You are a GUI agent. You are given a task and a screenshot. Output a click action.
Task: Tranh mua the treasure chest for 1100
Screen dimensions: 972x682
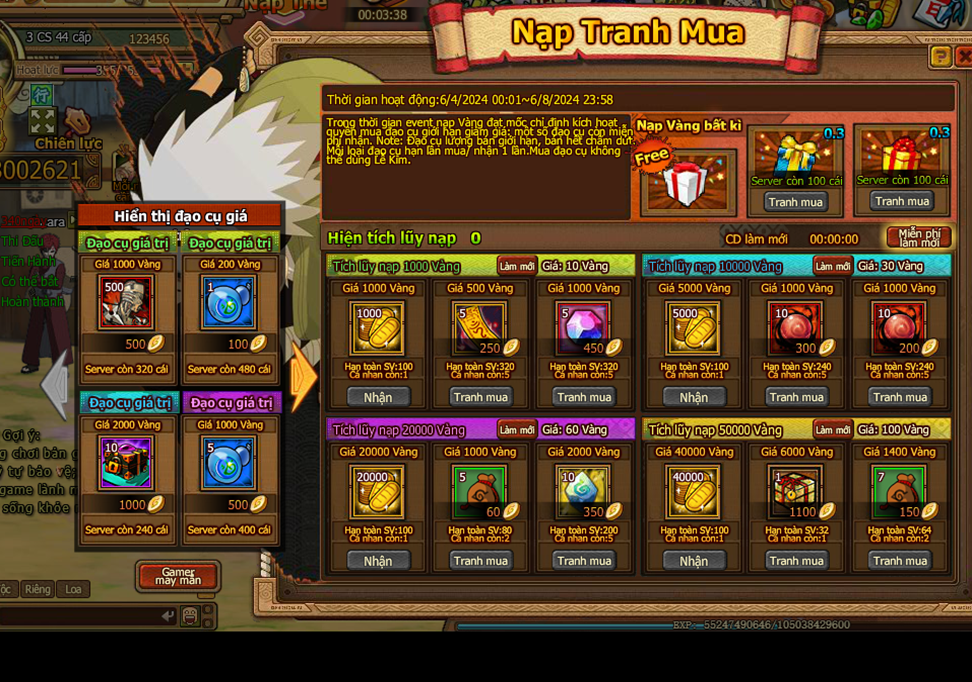(796, 561)
